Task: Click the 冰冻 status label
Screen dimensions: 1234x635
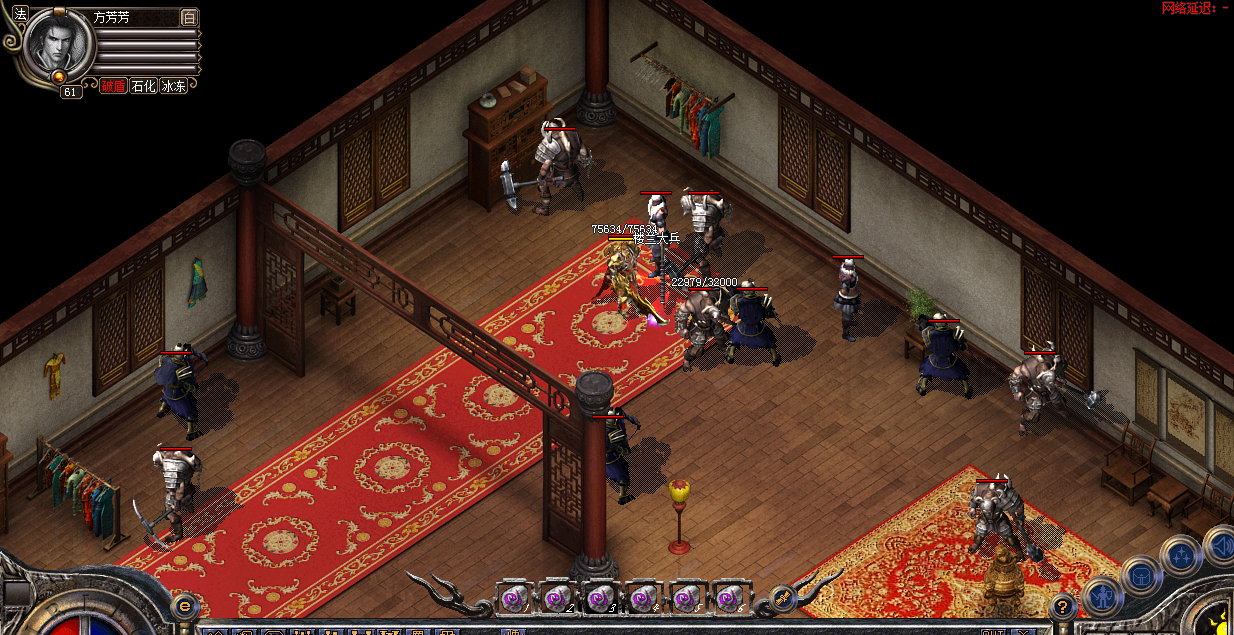Action: tap(174, 86)
